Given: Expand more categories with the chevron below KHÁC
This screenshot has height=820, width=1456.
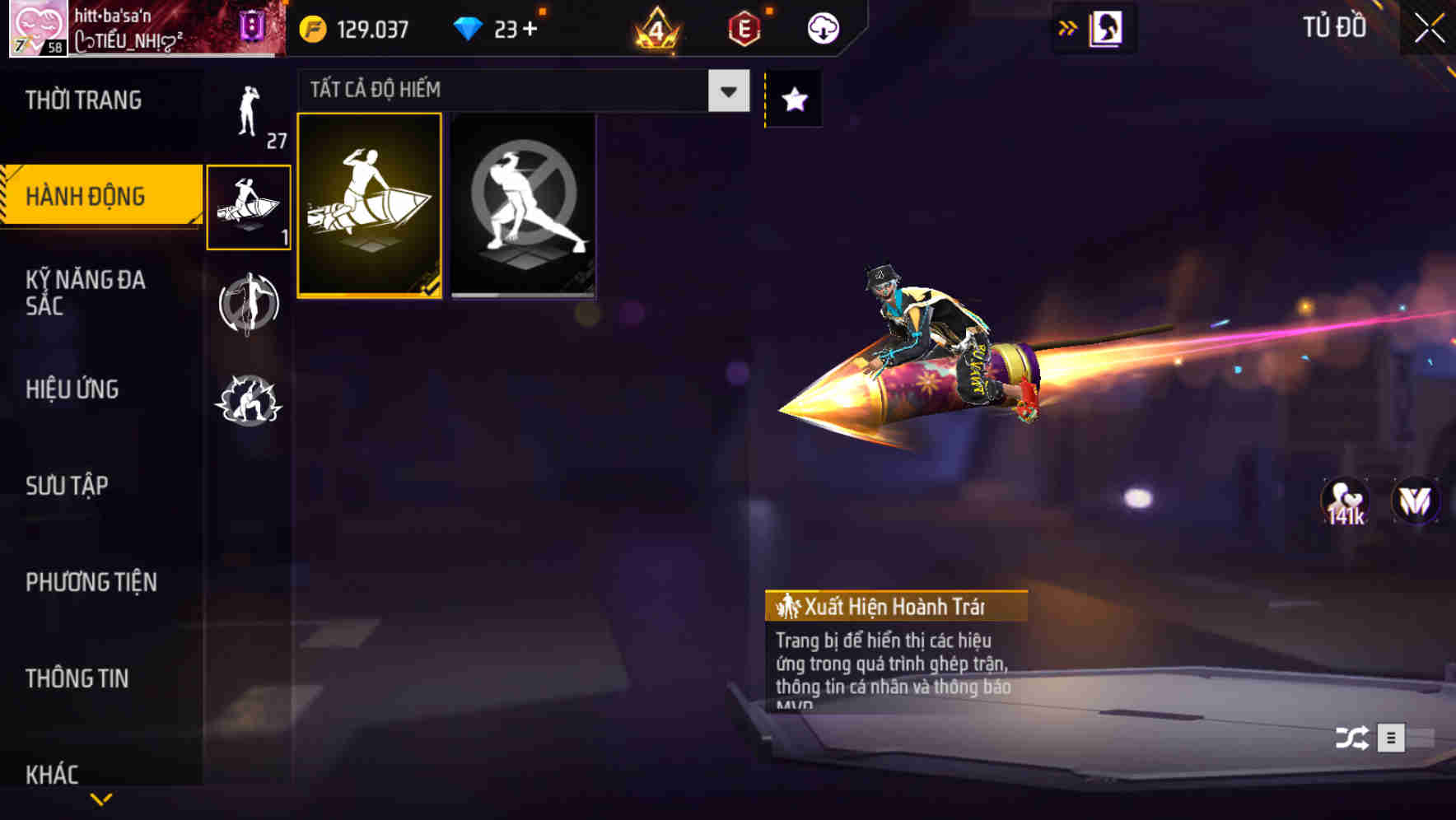Looking at the screenshot, I should point(102,799).
